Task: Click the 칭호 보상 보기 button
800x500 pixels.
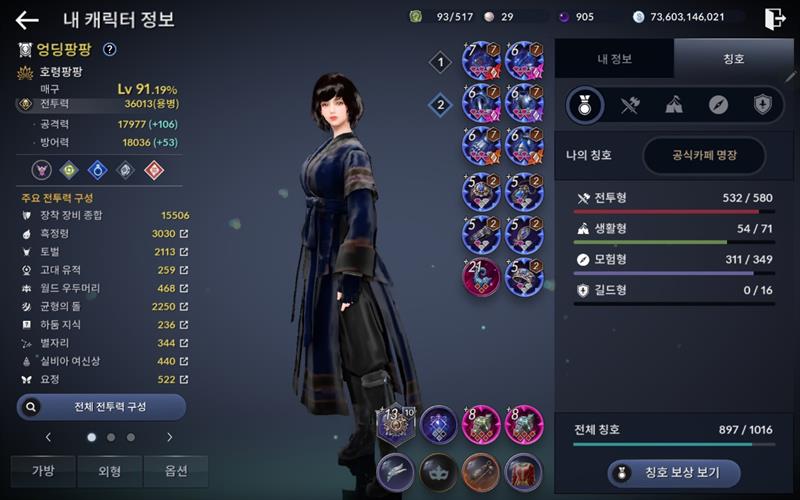Action: pos(675,473)
